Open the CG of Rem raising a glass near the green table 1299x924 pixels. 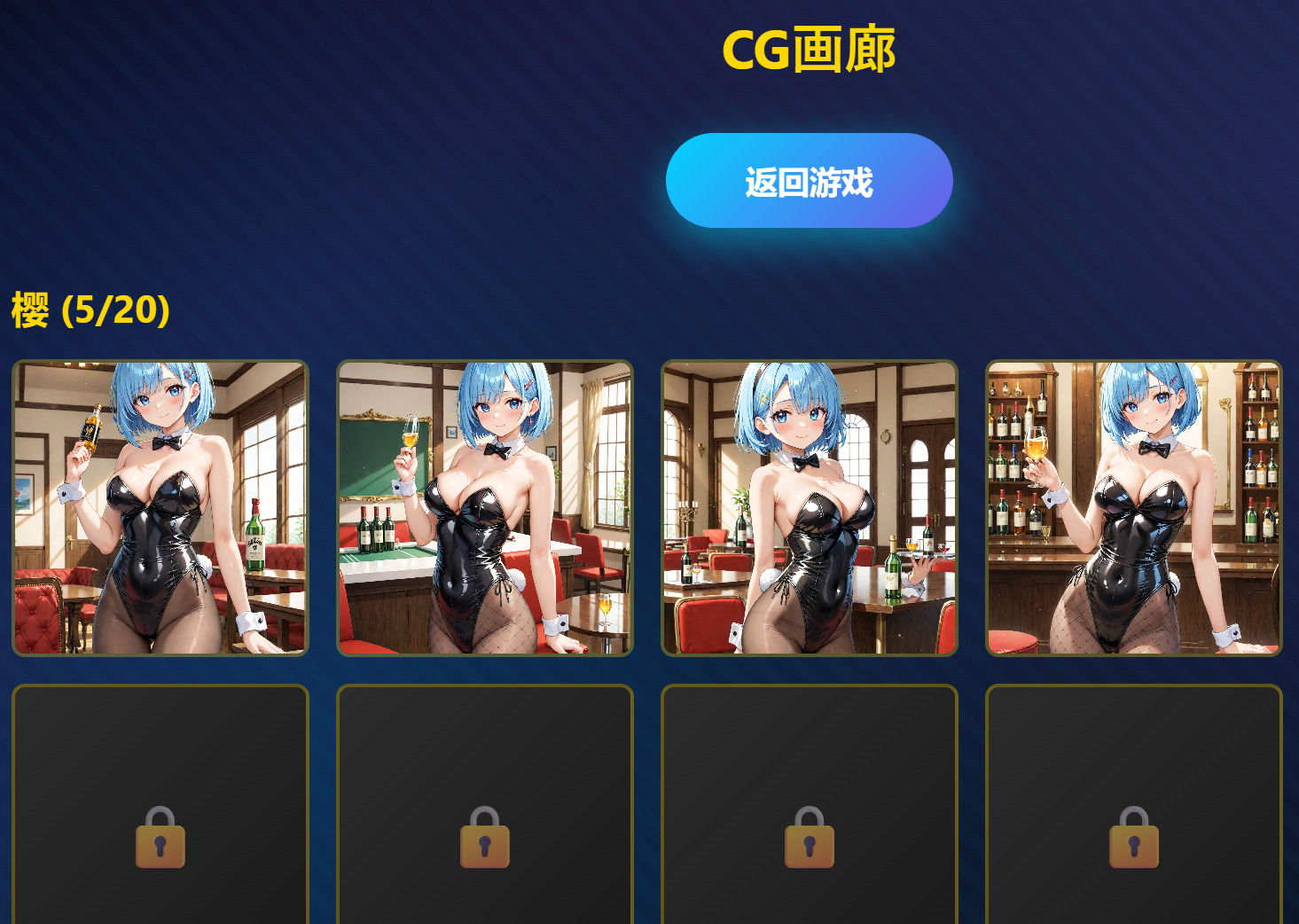(x=484, y=507)
